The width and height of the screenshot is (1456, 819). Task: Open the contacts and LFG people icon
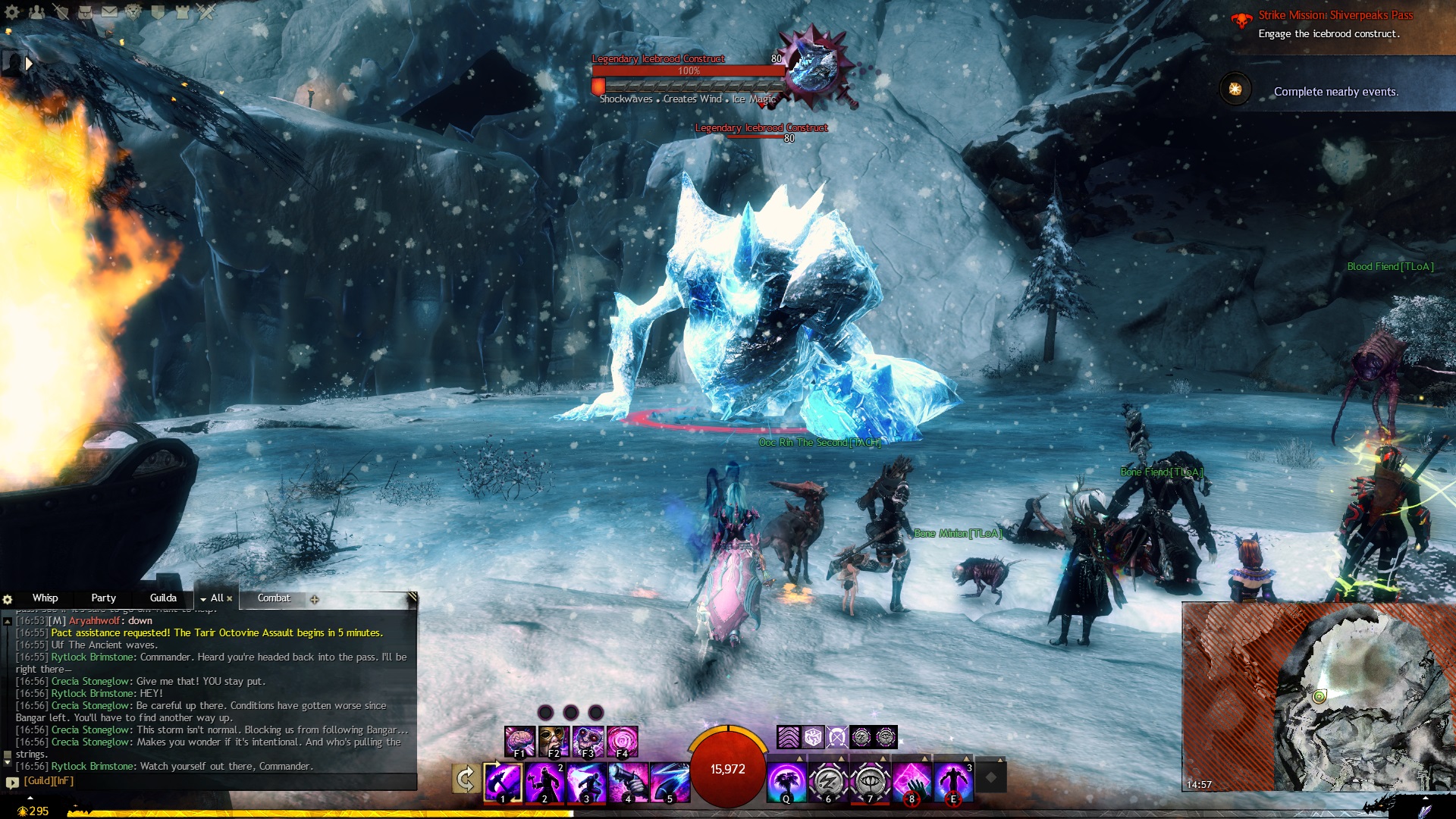36,12
